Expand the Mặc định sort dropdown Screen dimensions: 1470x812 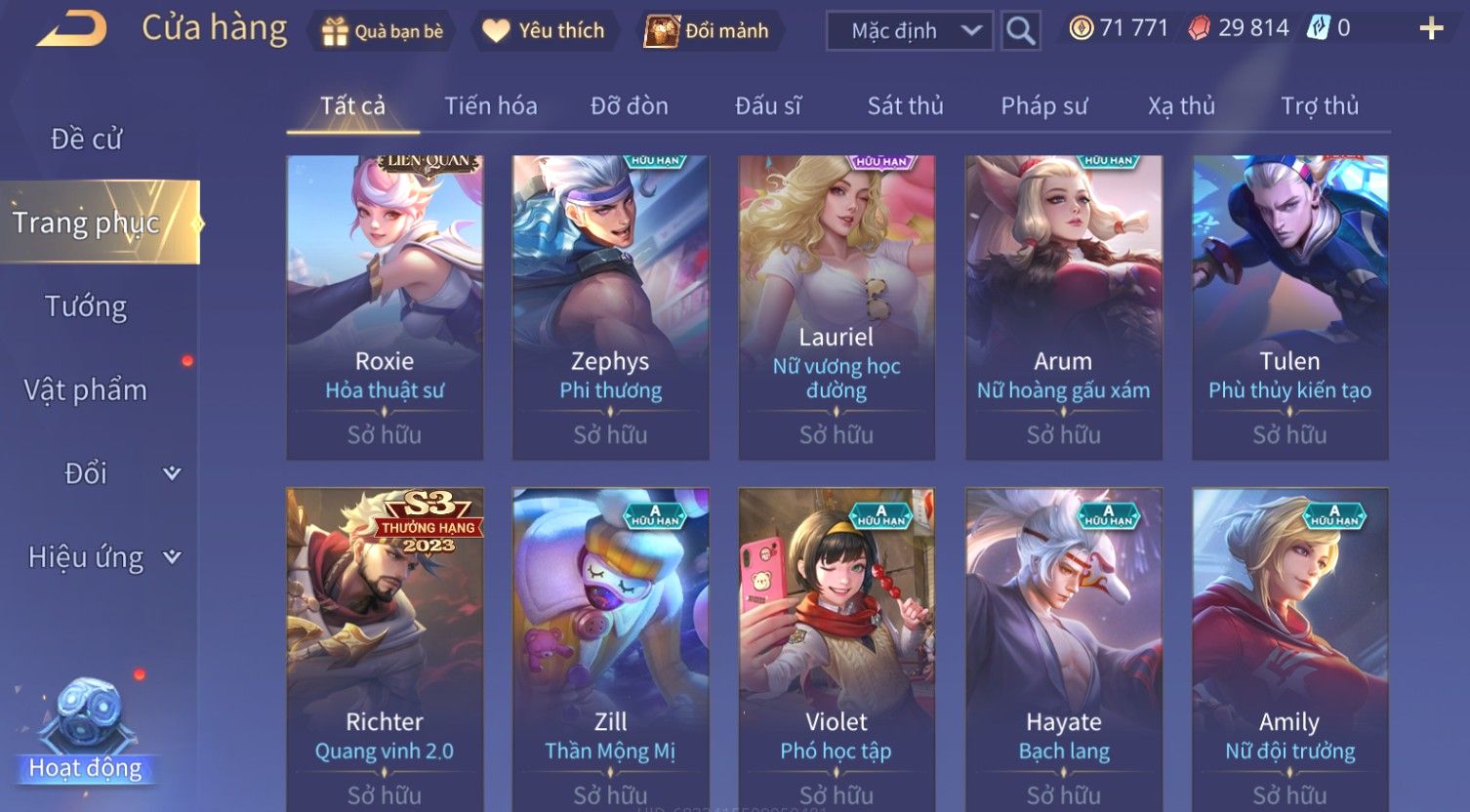coord(909,31)
